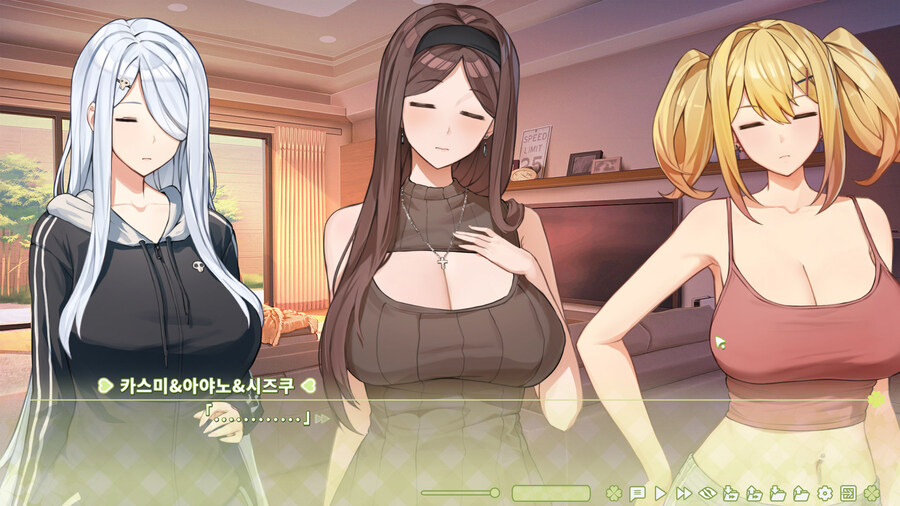The height and width of the screenshot is (506, 900).
Task: Open settings with the gear icon
Action: pyautogui.click(x=825, y=493)
